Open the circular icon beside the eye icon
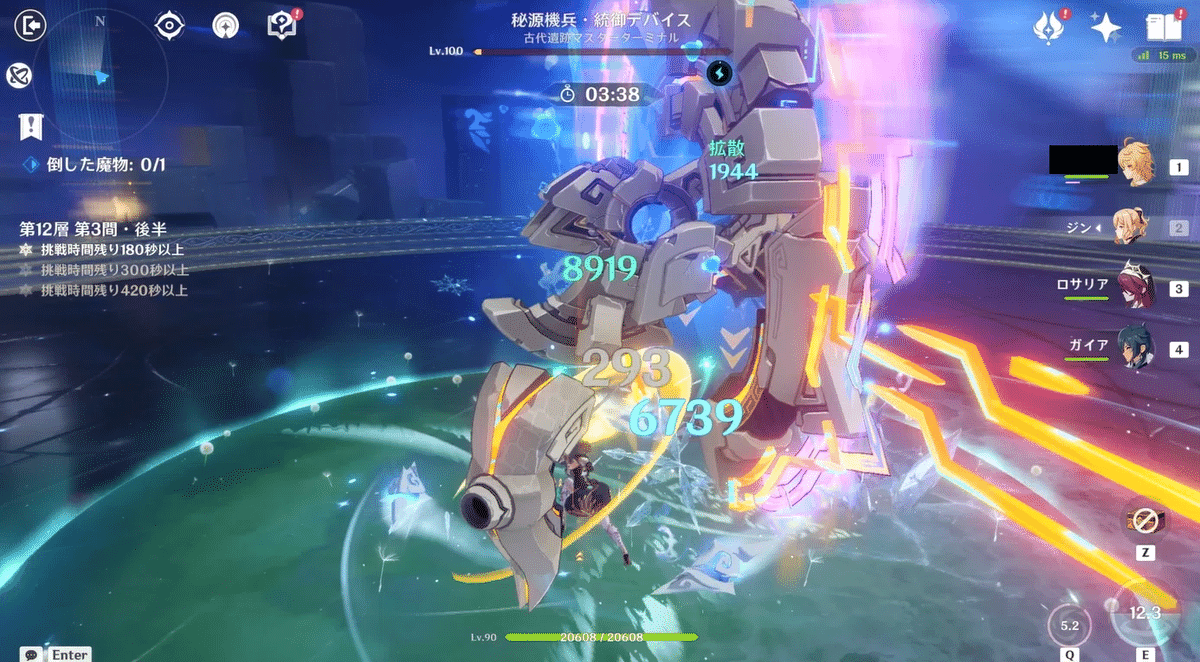This screenshot has height=662, width=1200. pyautogui.click(x=227, y=26)
